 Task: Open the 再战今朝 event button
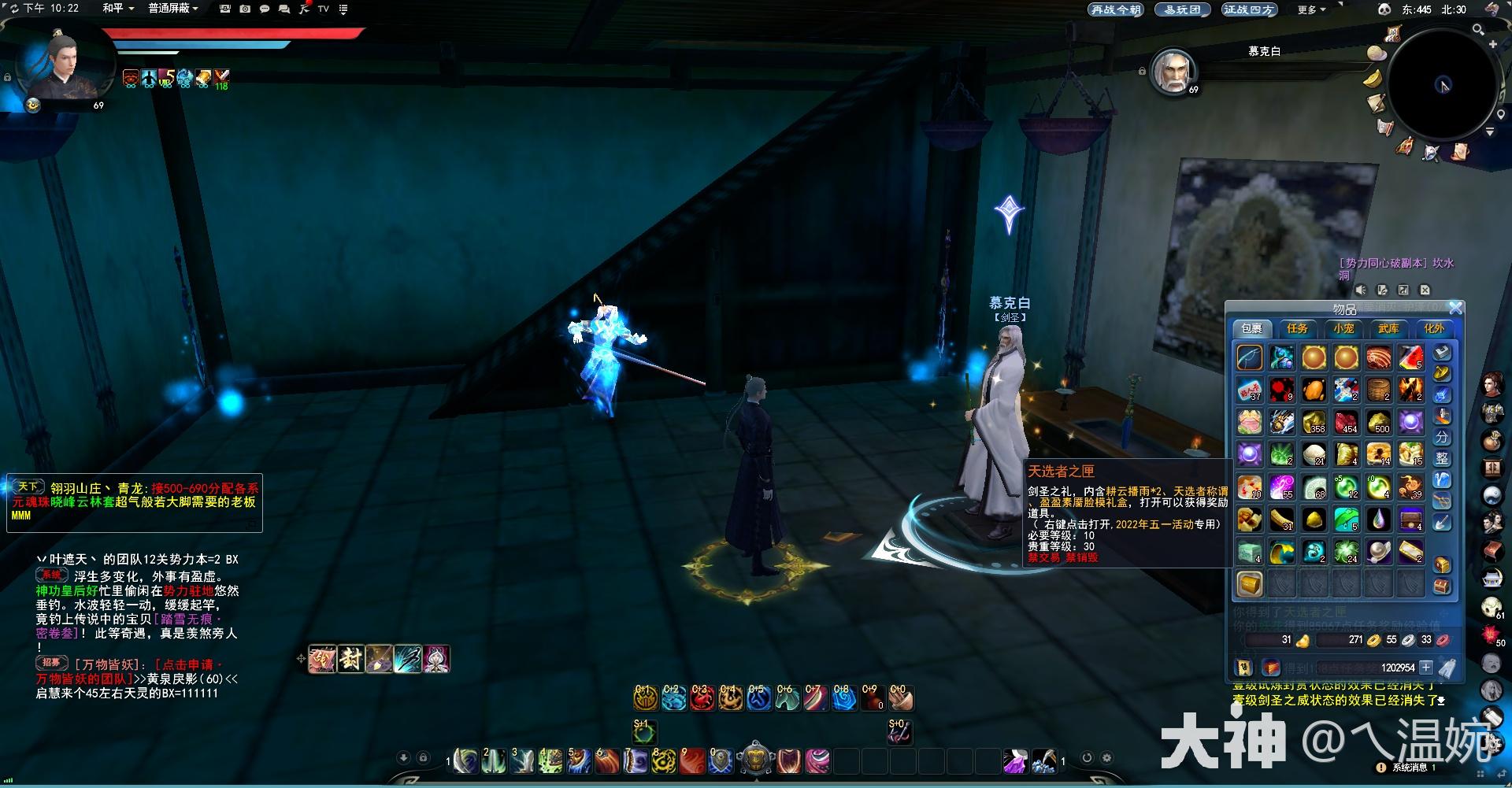1115,9
